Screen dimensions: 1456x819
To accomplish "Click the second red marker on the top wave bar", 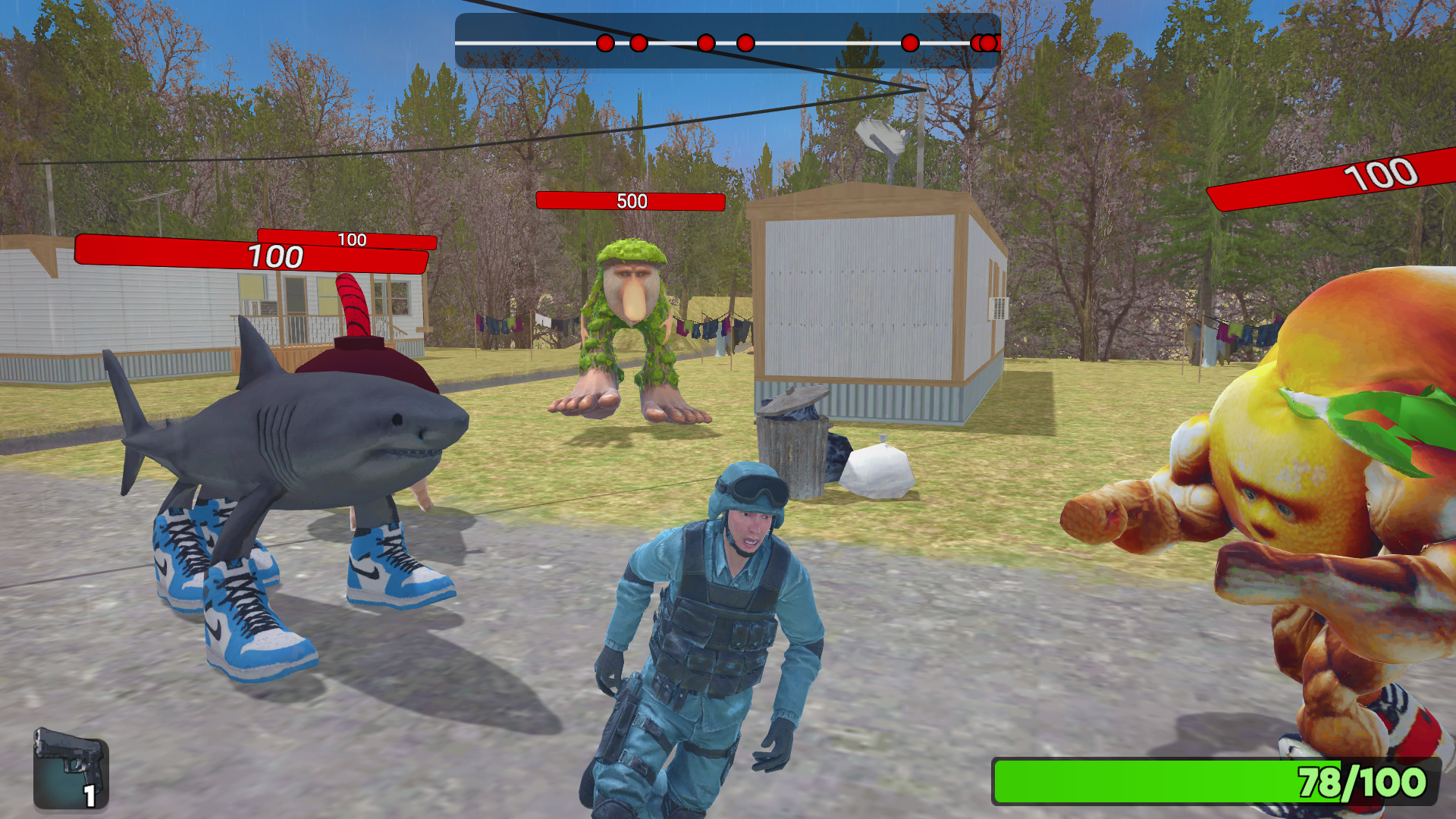I will tap(637, 43).
